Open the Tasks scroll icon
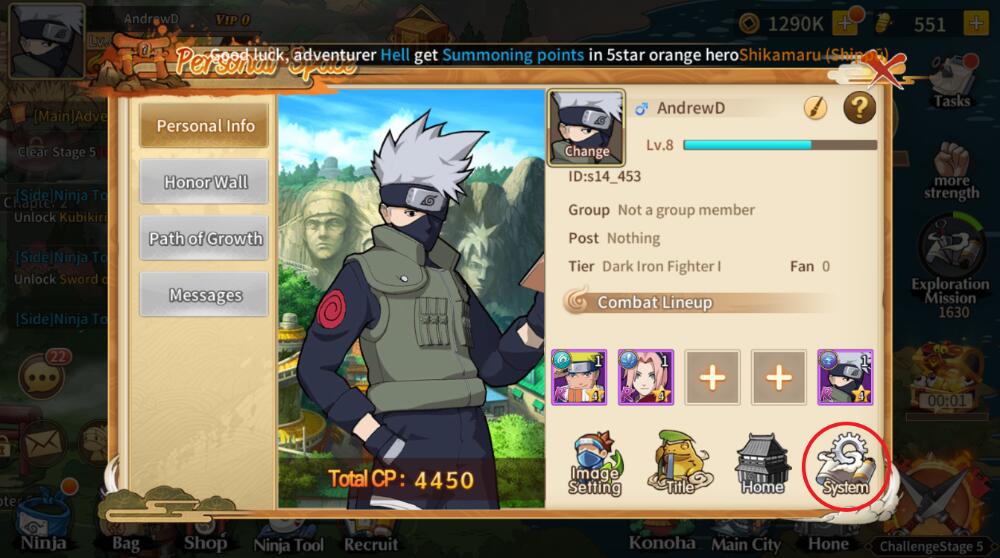The height and width of the screenshot is (558, 1000). pyautogui.click(x=951, y=85)
